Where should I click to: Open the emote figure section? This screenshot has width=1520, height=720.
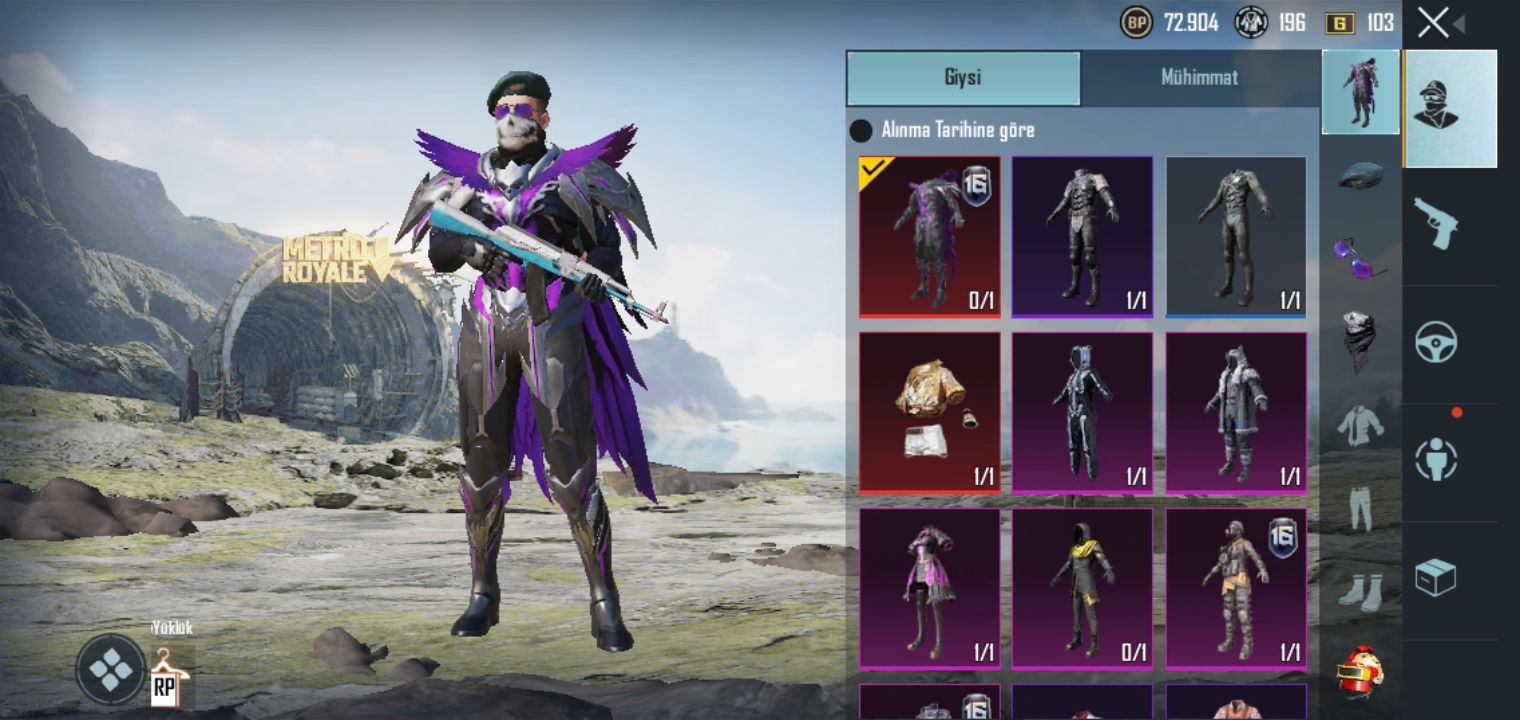pos(1436,460)
